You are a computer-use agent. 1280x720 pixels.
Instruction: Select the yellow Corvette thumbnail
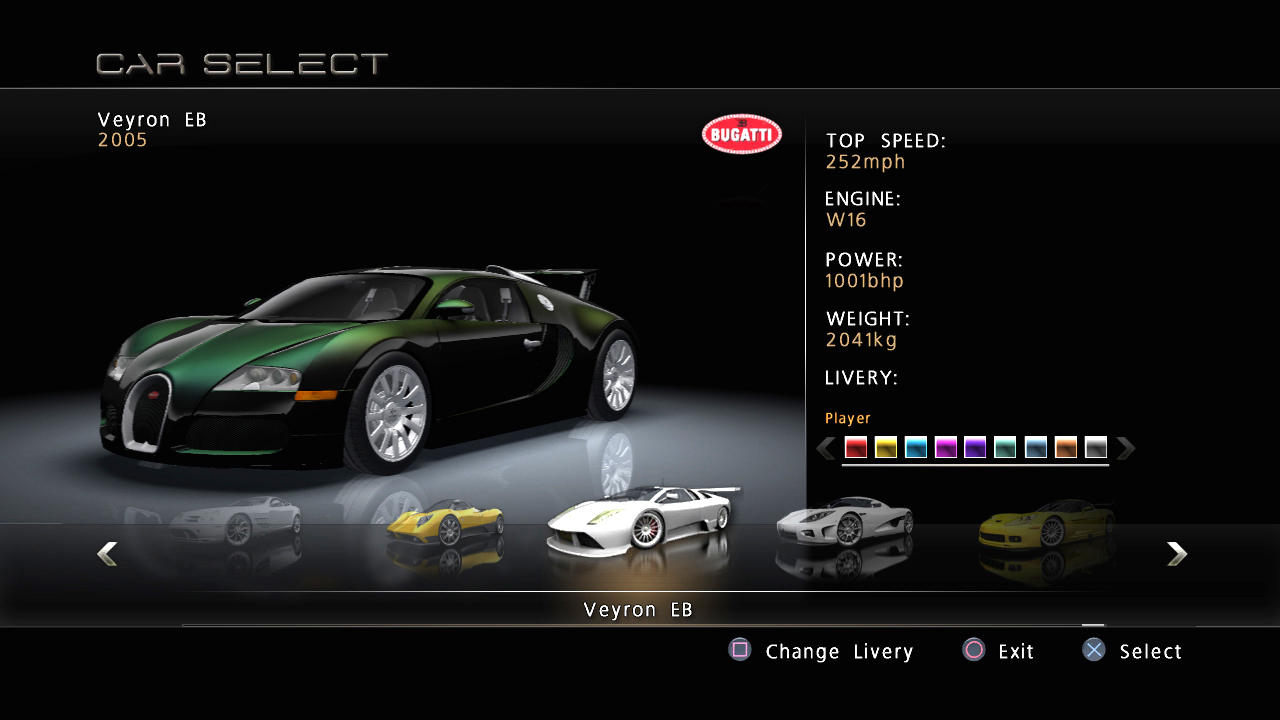click(x=1046, y=523)
